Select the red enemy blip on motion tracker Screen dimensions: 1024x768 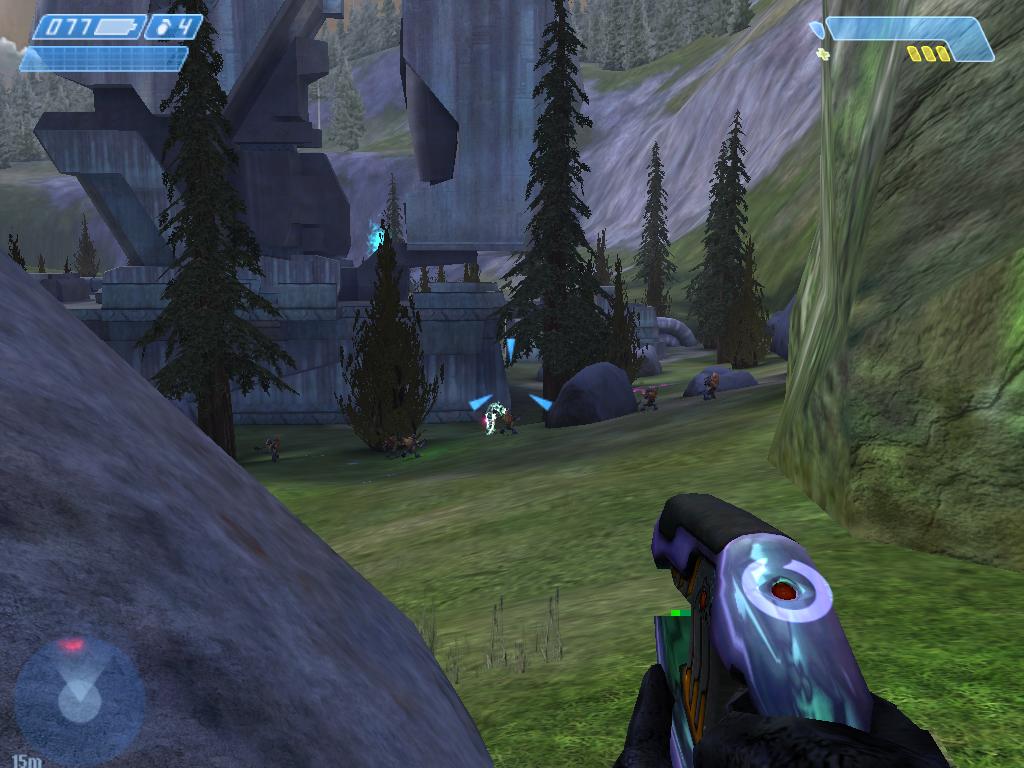pos(72,646)
